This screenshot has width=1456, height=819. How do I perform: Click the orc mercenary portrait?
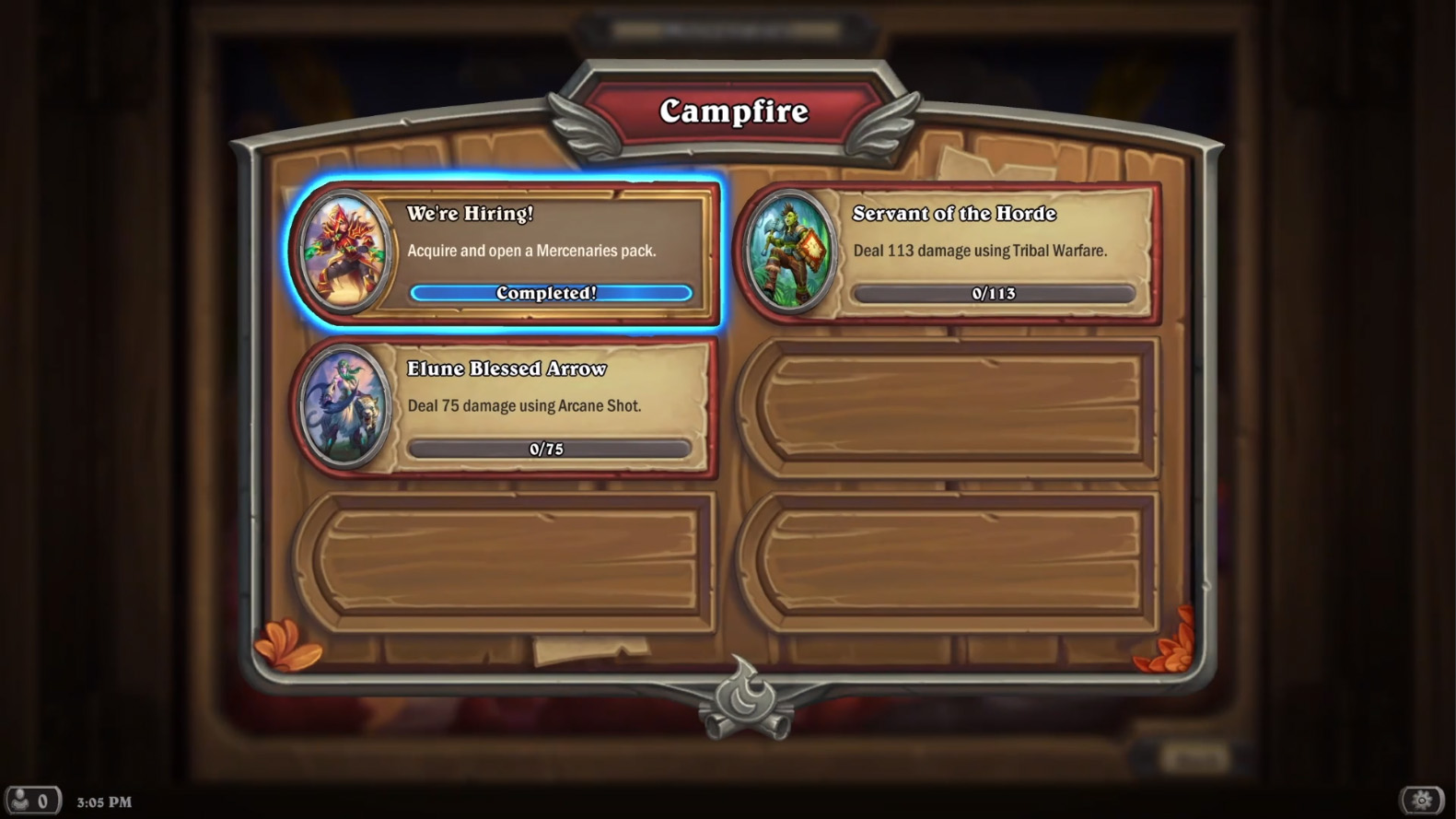(x=788, y=252)
